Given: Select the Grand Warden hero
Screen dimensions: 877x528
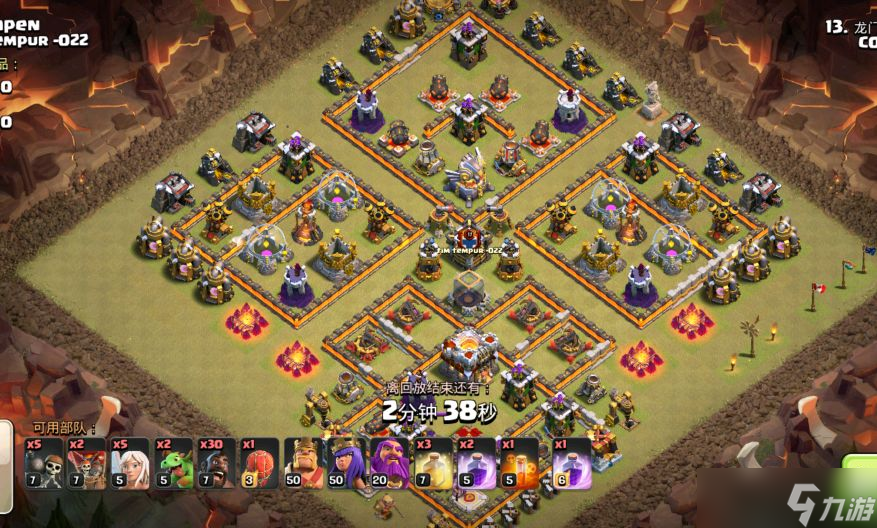Looking at the screenshot, I should [x=390, y=463].
